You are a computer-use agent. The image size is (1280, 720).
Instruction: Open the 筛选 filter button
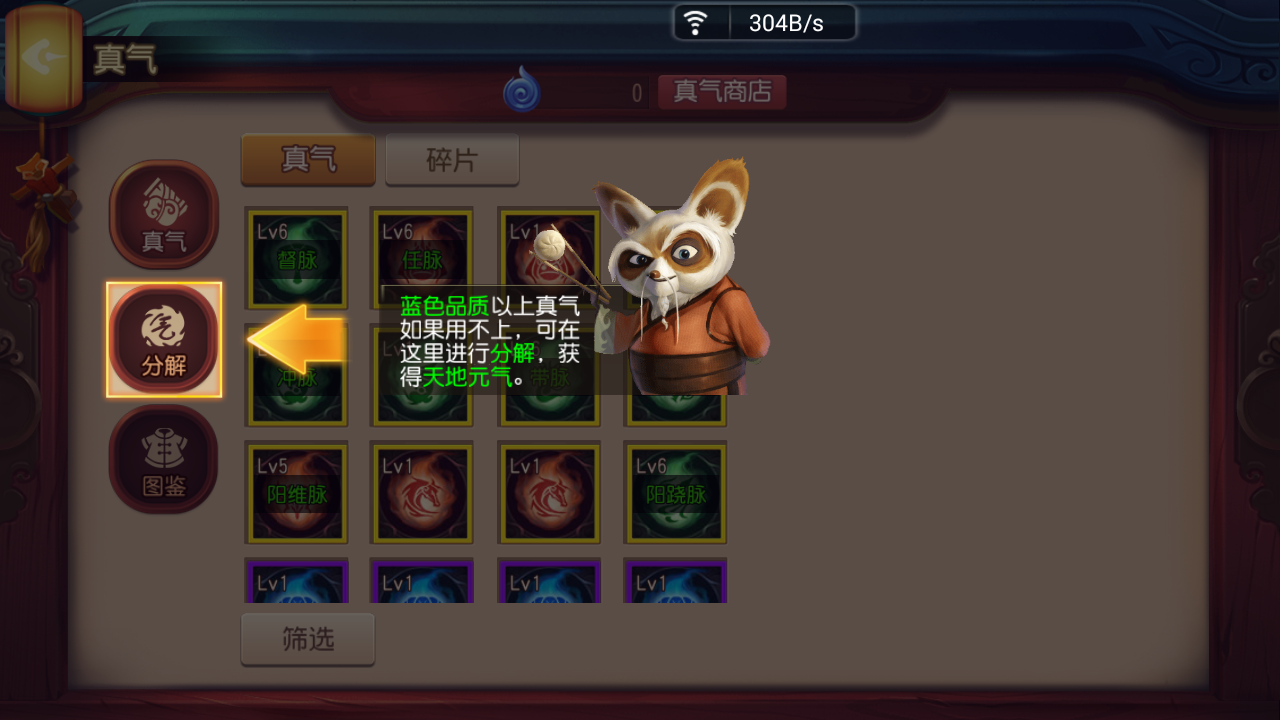308,639
